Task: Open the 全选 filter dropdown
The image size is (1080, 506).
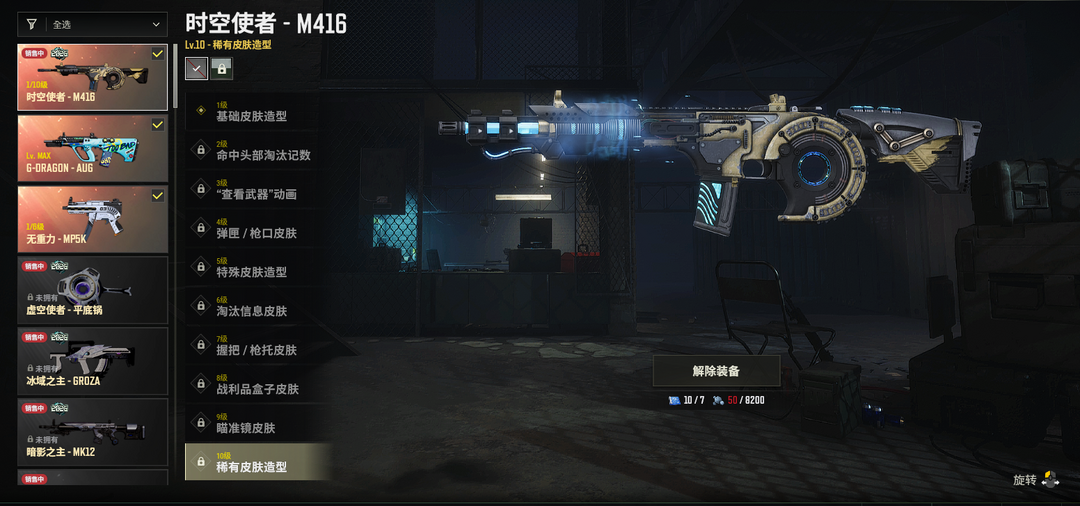Action: point(108,24)
